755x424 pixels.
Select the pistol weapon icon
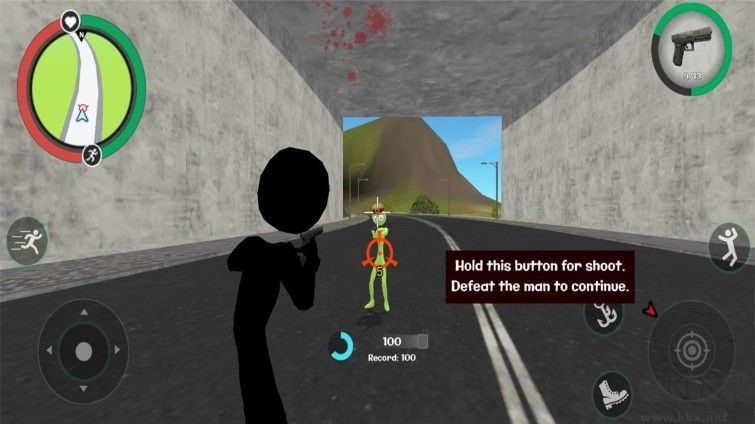[690, 45]
